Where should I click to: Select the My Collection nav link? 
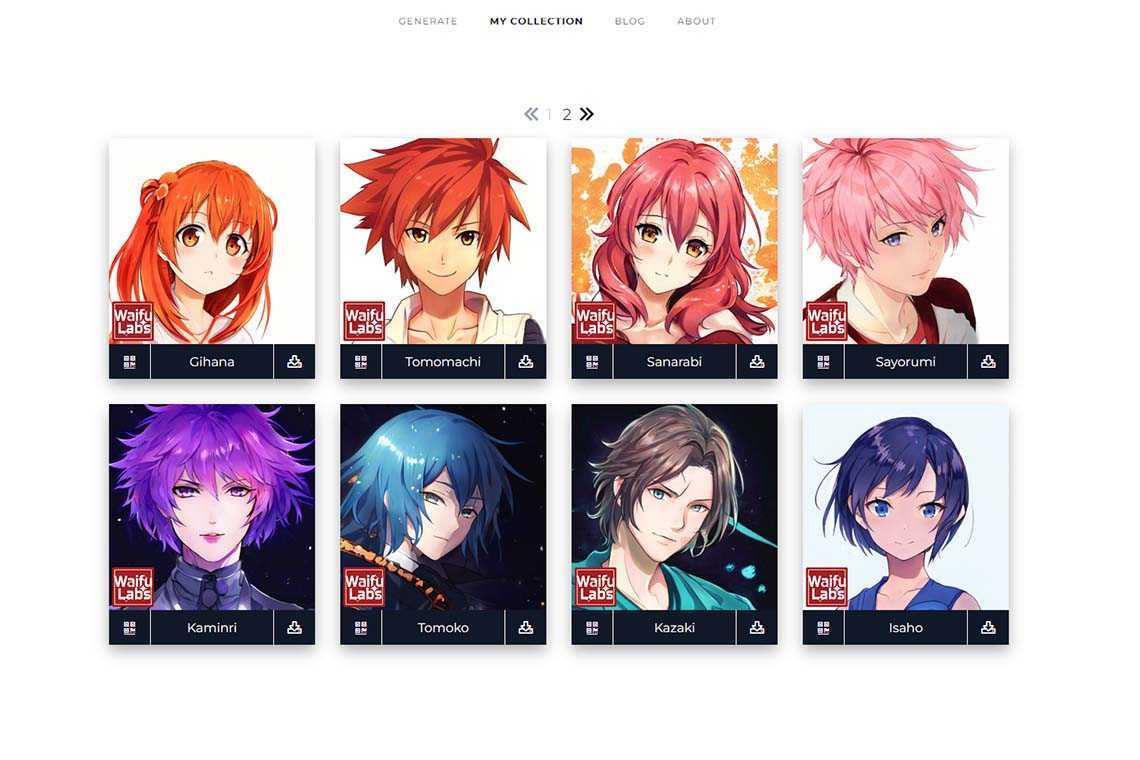click(x=536, y=21)
